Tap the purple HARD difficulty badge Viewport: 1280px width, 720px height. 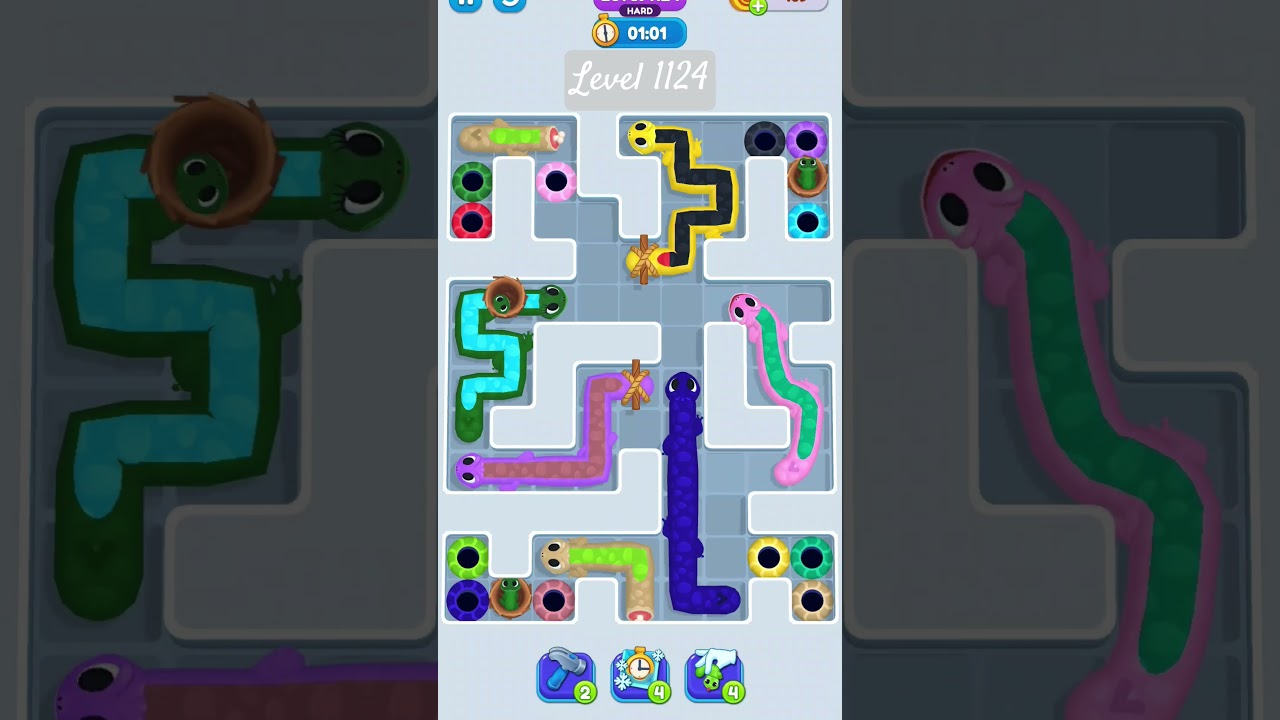(641, 11)
